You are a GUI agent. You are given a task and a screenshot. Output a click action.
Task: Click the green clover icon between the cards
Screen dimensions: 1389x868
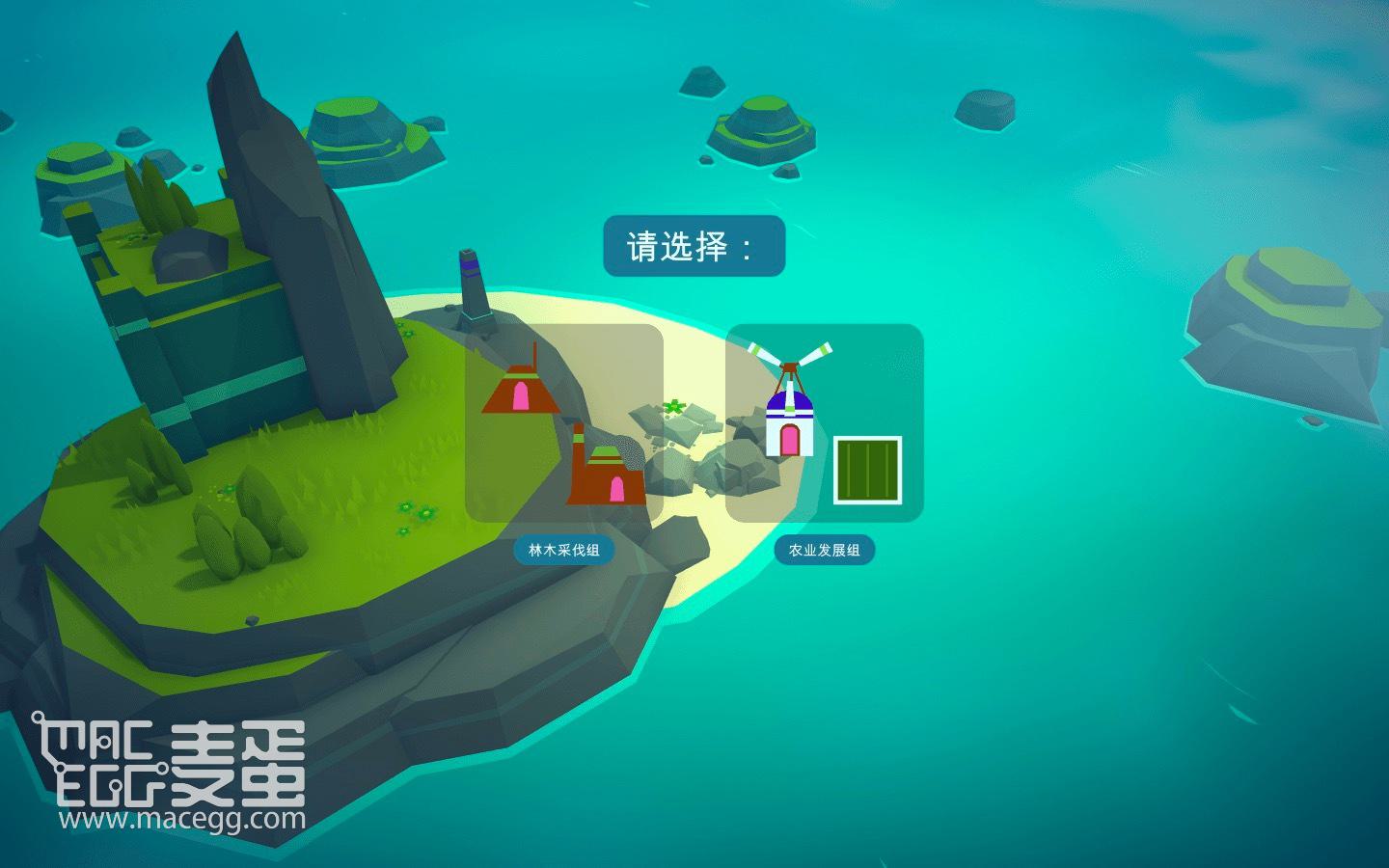coord(675,409)
